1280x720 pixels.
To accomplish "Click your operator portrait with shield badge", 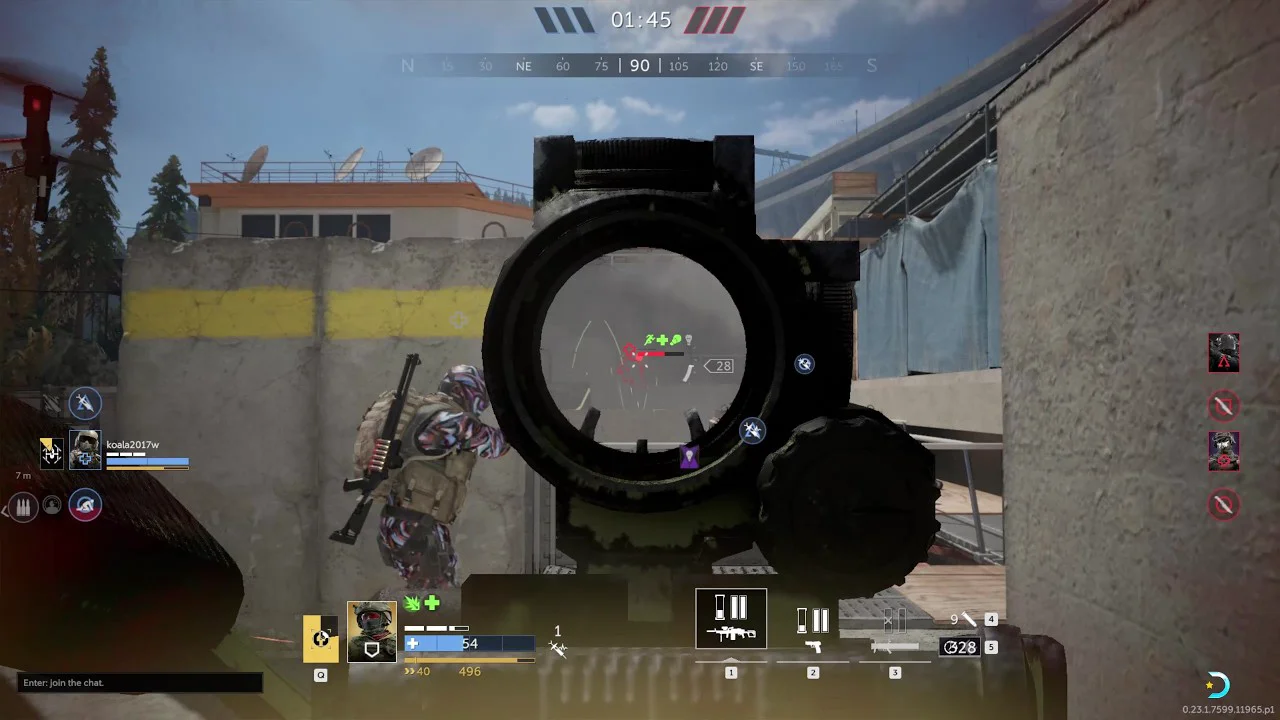I will point(371,632).
